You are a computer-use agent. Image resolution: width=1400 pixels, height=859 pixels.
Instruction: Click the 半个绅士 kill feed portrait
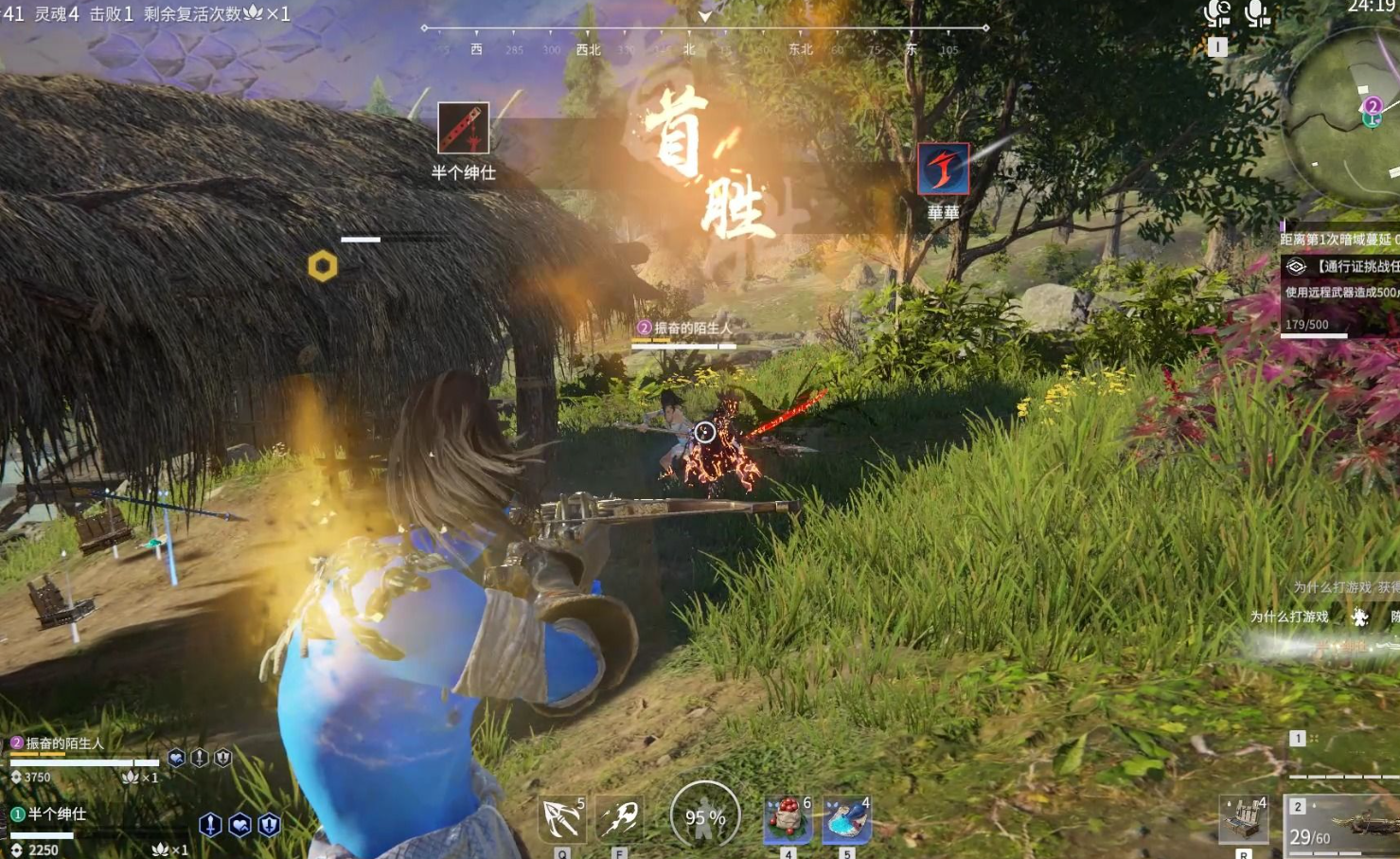[463, 128]
